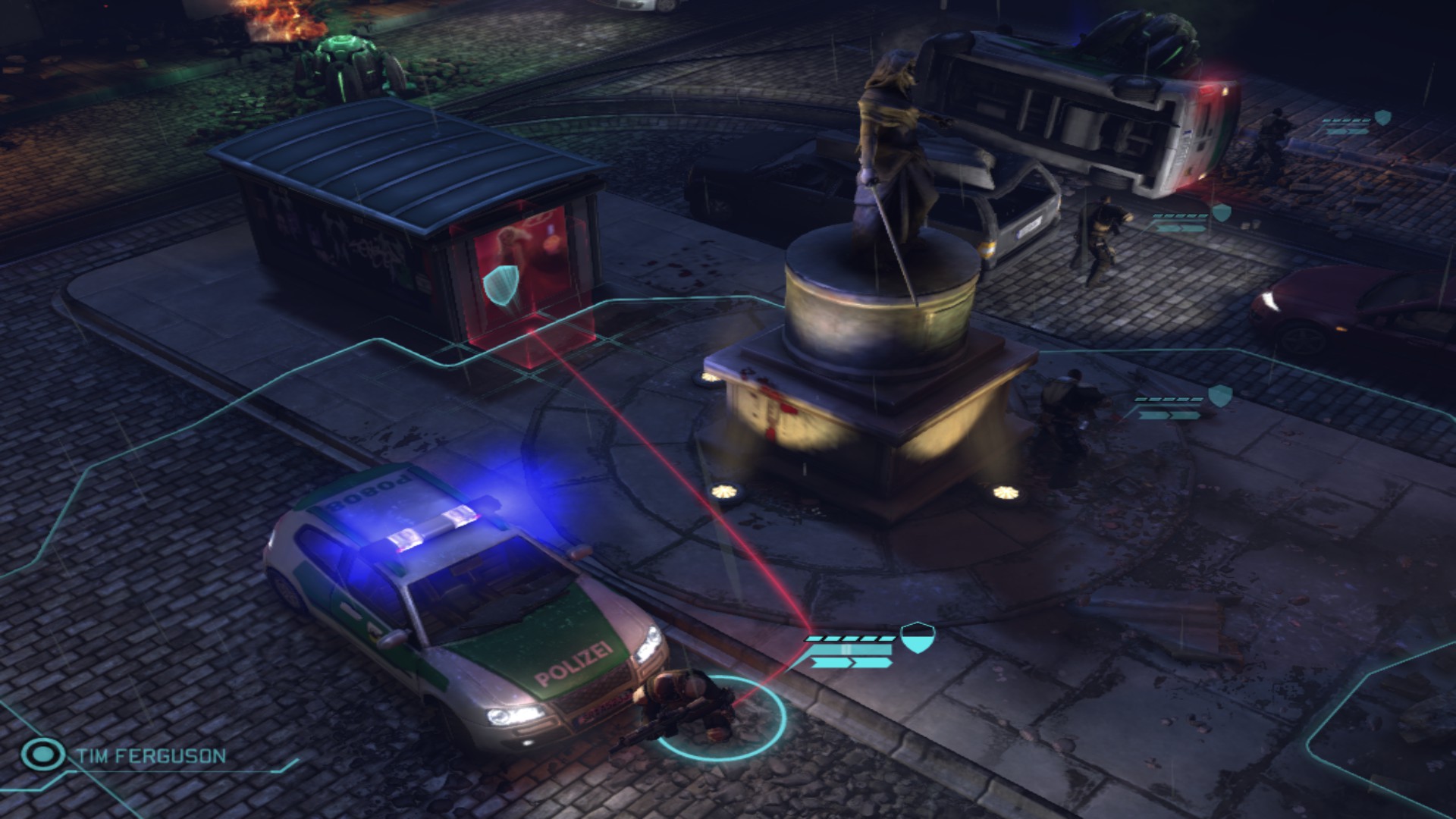Select the Tim Ferguson soldier name label
Viewport: 1456px width, 819px height.
151,756
